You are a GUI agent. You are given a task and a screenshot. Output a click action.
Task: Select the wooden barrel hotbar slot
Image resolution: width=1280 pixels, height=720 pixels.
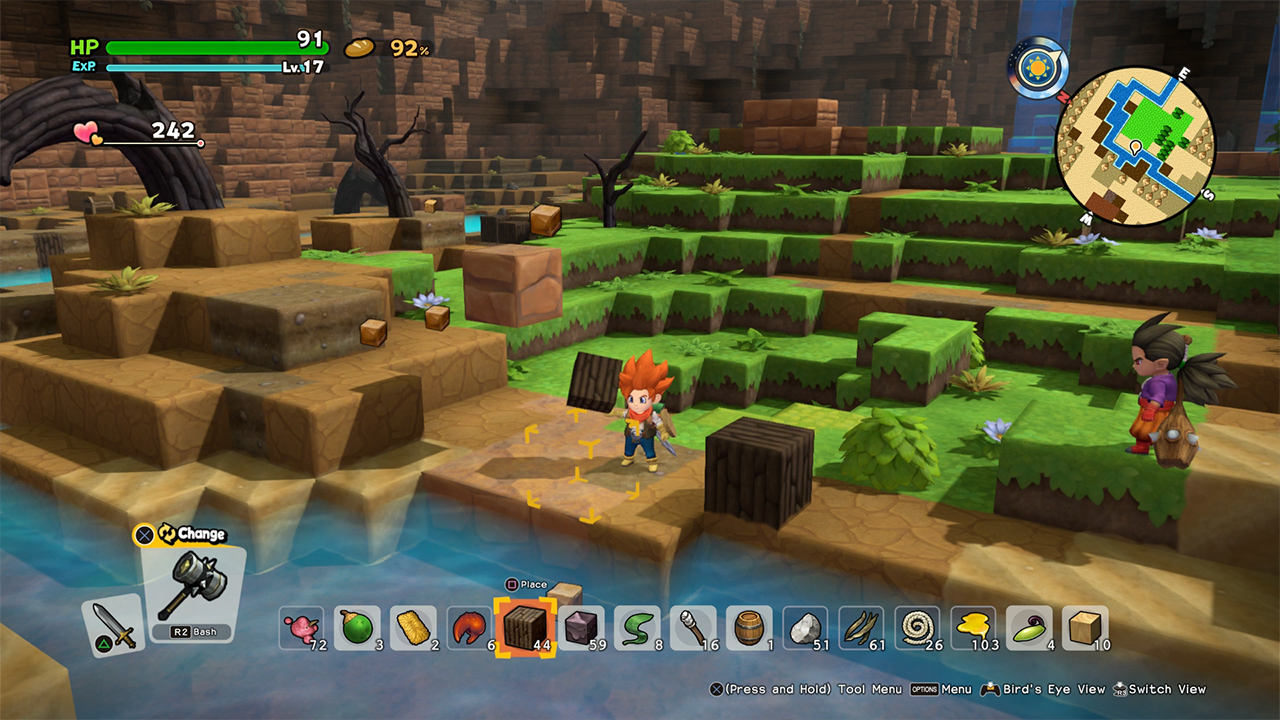[x=749, y=628]
